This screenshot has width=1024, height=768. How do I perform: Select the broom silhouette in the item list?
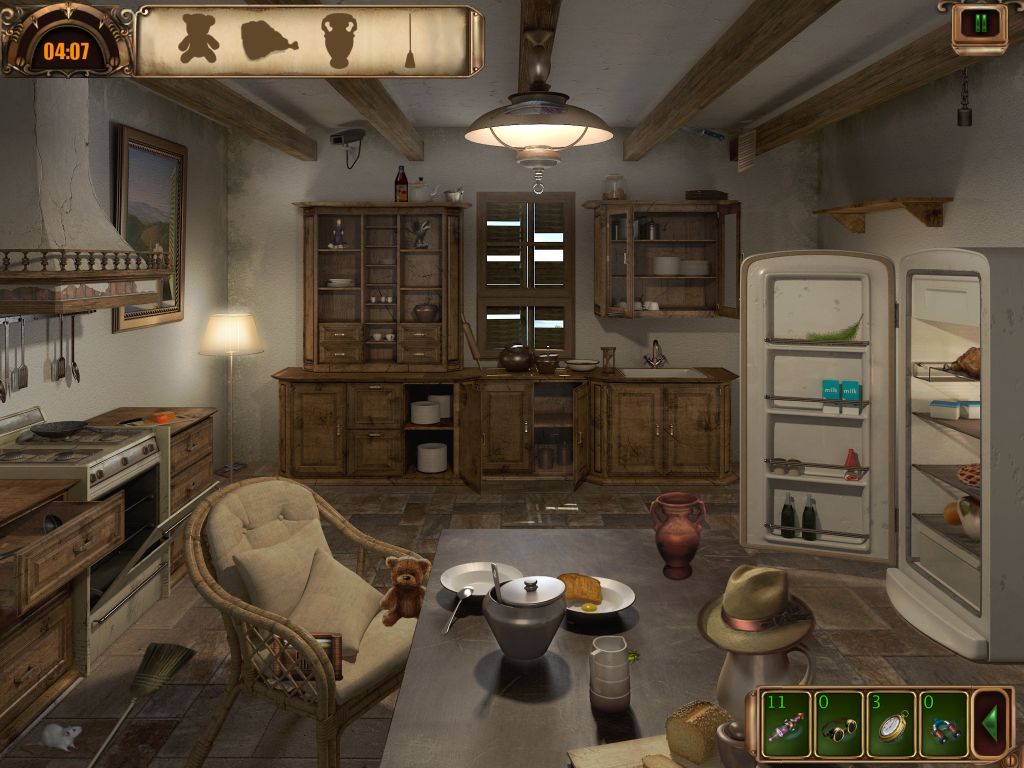(410, 42)
